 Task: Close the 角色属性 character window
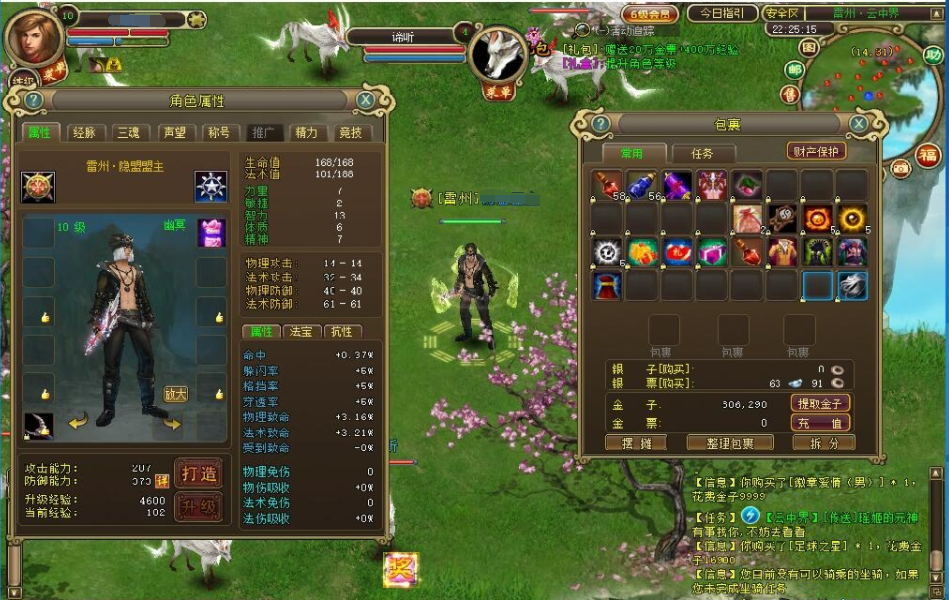point(366,100)
